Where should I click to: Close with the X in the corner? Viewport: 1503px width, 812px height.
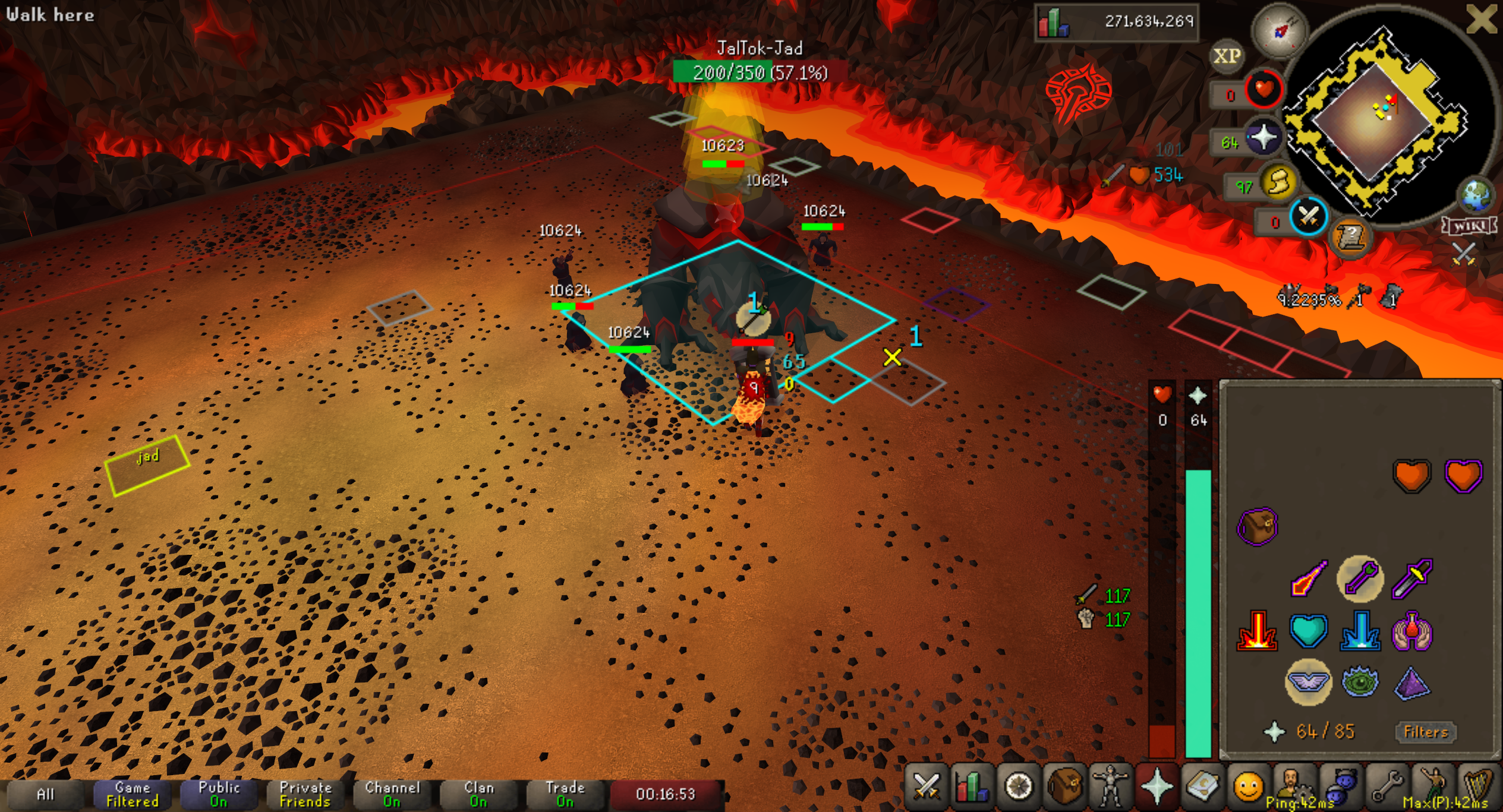[x=1482, y=19]
